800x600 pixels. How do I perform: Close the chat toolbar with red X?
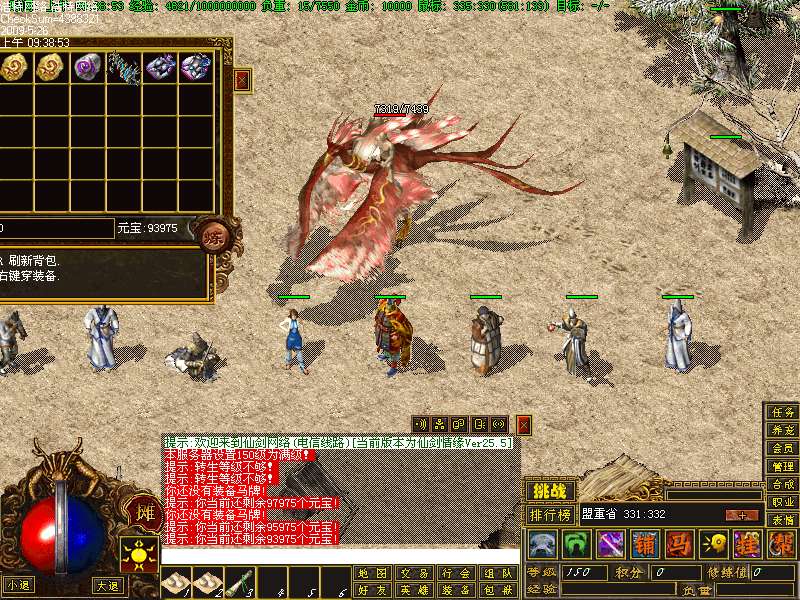click(523, 425)
